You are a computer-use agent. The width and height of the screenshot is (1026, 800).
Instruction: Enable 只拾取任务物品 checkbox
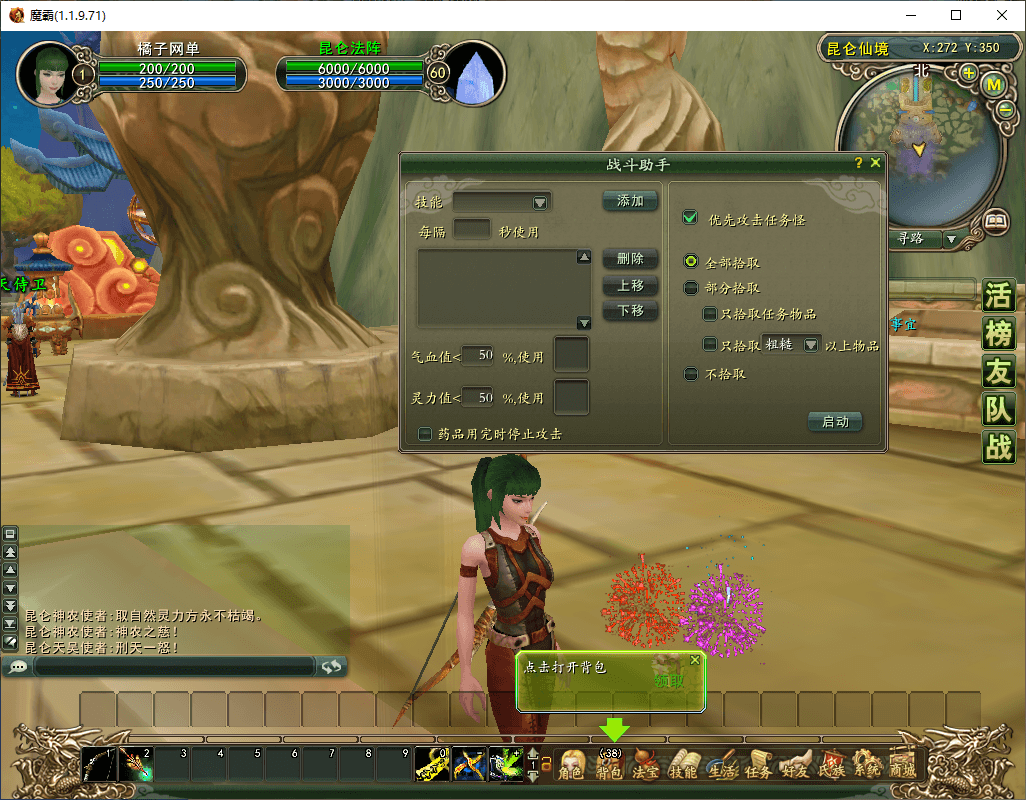point(710,315)
